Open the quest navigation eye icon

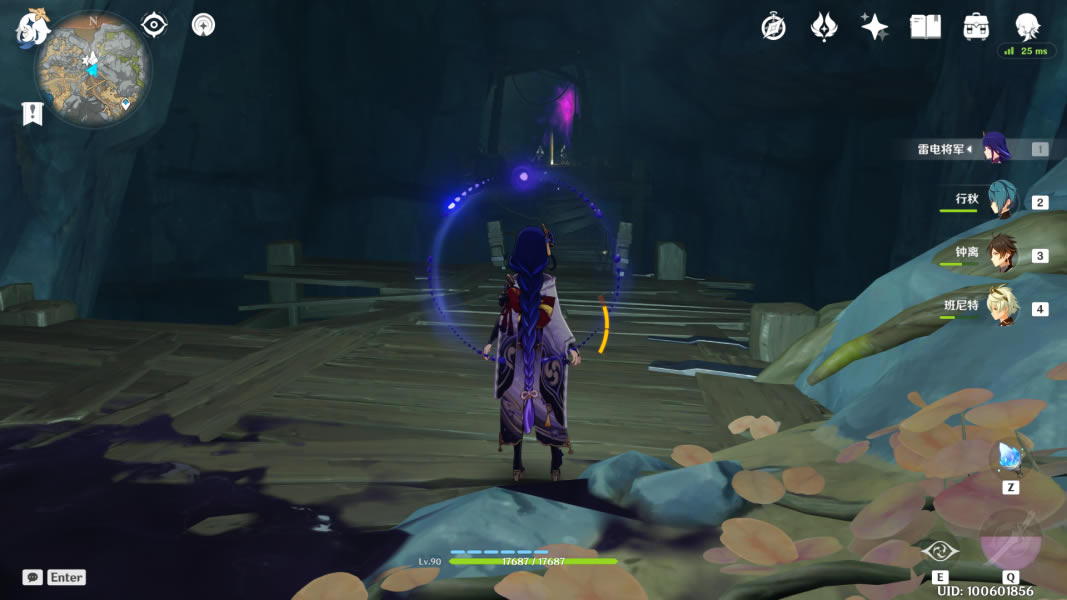[x=154, y=25]
